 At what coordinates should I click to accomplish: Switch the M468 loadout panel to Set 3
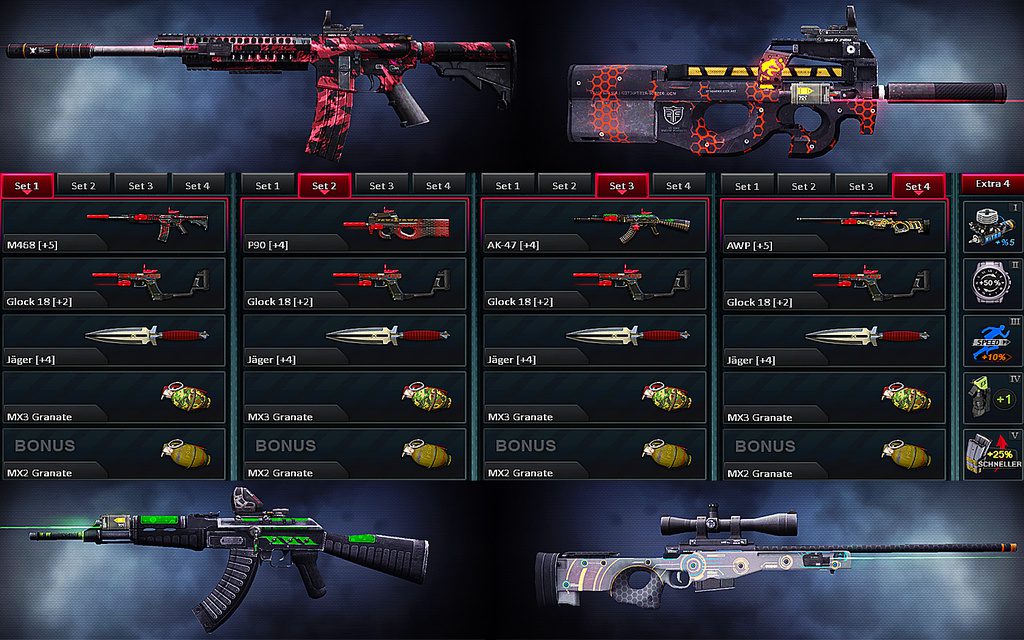(141, 185)
